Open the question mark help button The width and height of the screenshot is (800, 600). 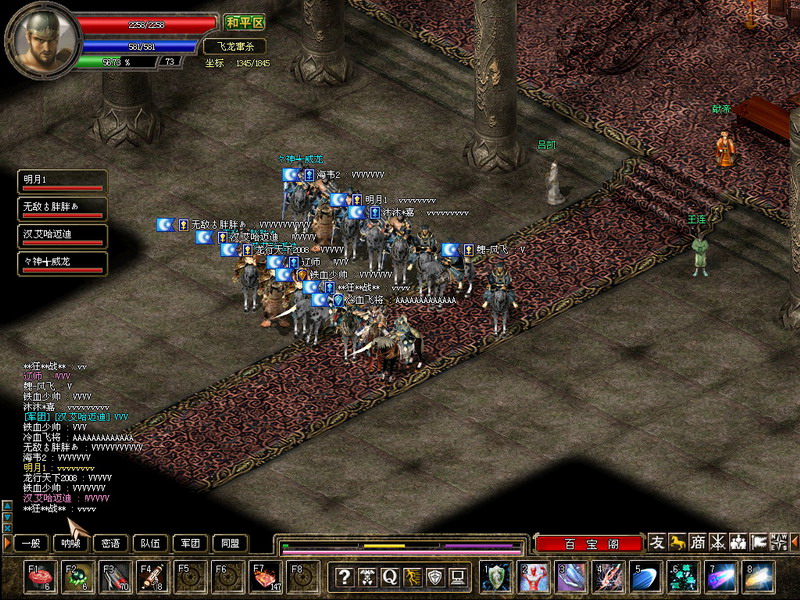(344, 577)
